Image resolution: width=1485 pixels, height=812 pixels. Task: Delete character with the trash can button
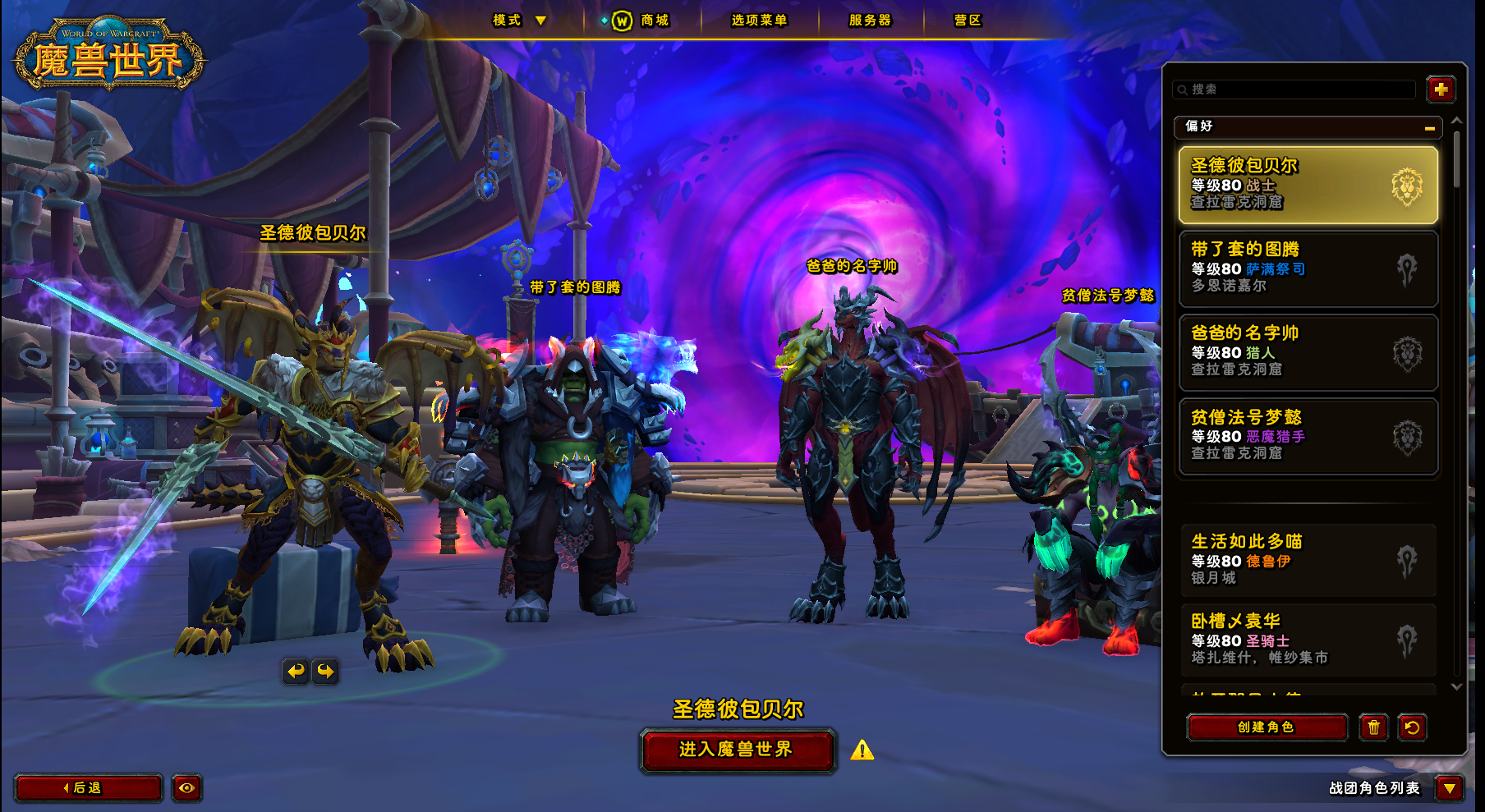(1373, 727)
